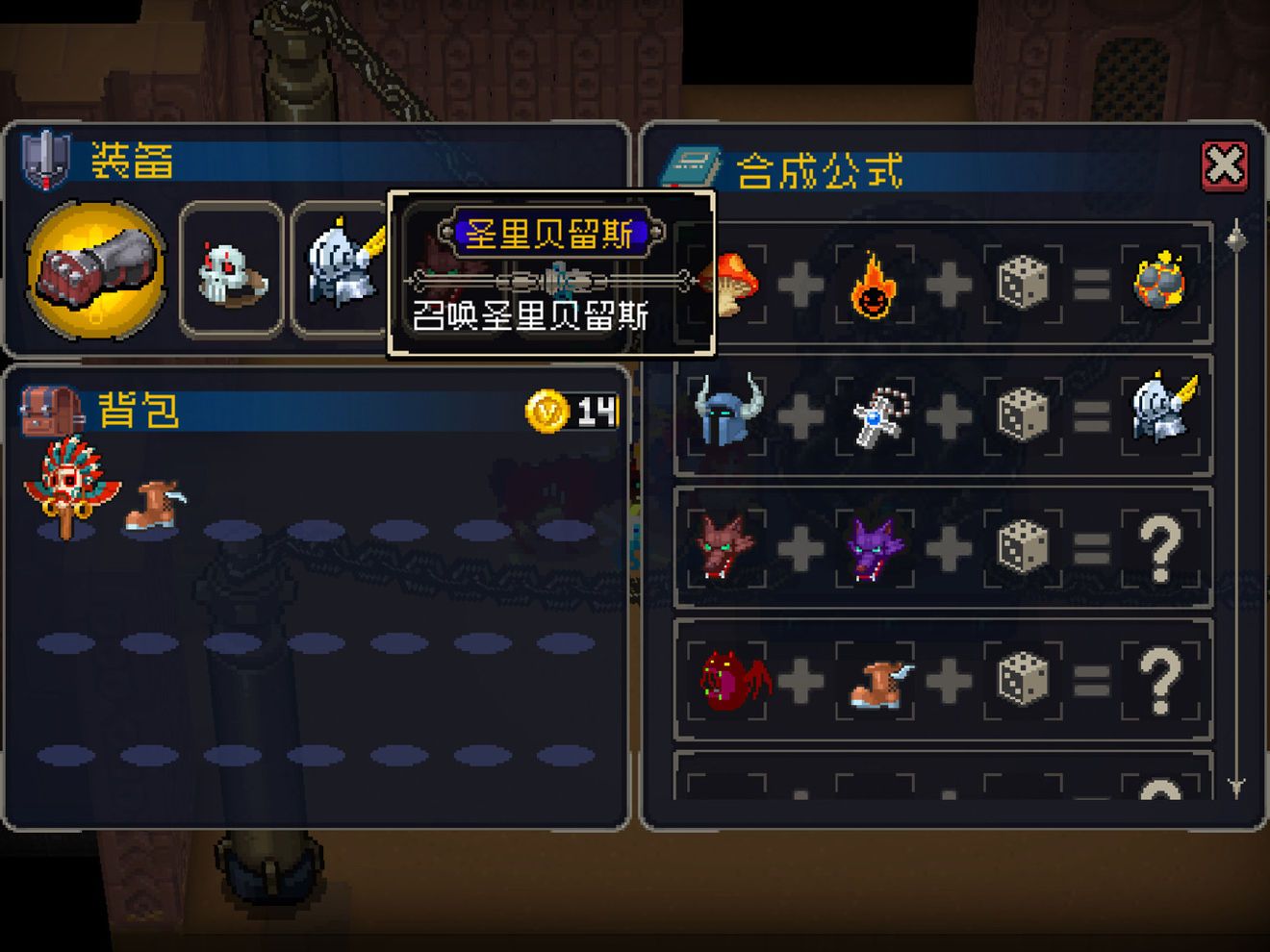Image resolution: width=1270 pixels, height=952 pixels.
Task: Close the synthesis formula panel
Action: pos(1224,165)
